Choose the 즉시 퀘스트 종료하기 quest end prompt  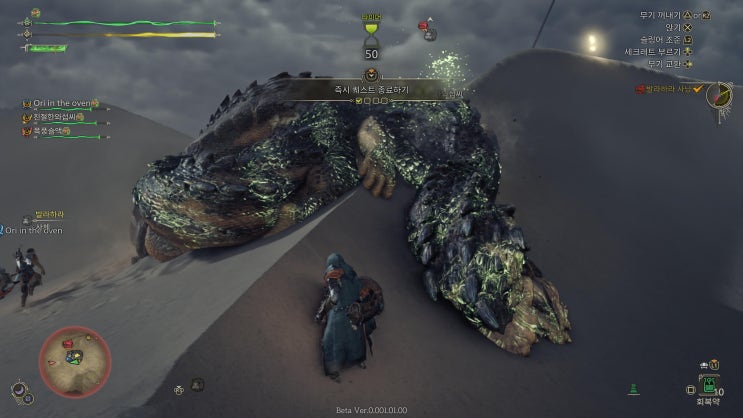click(372, 90)
